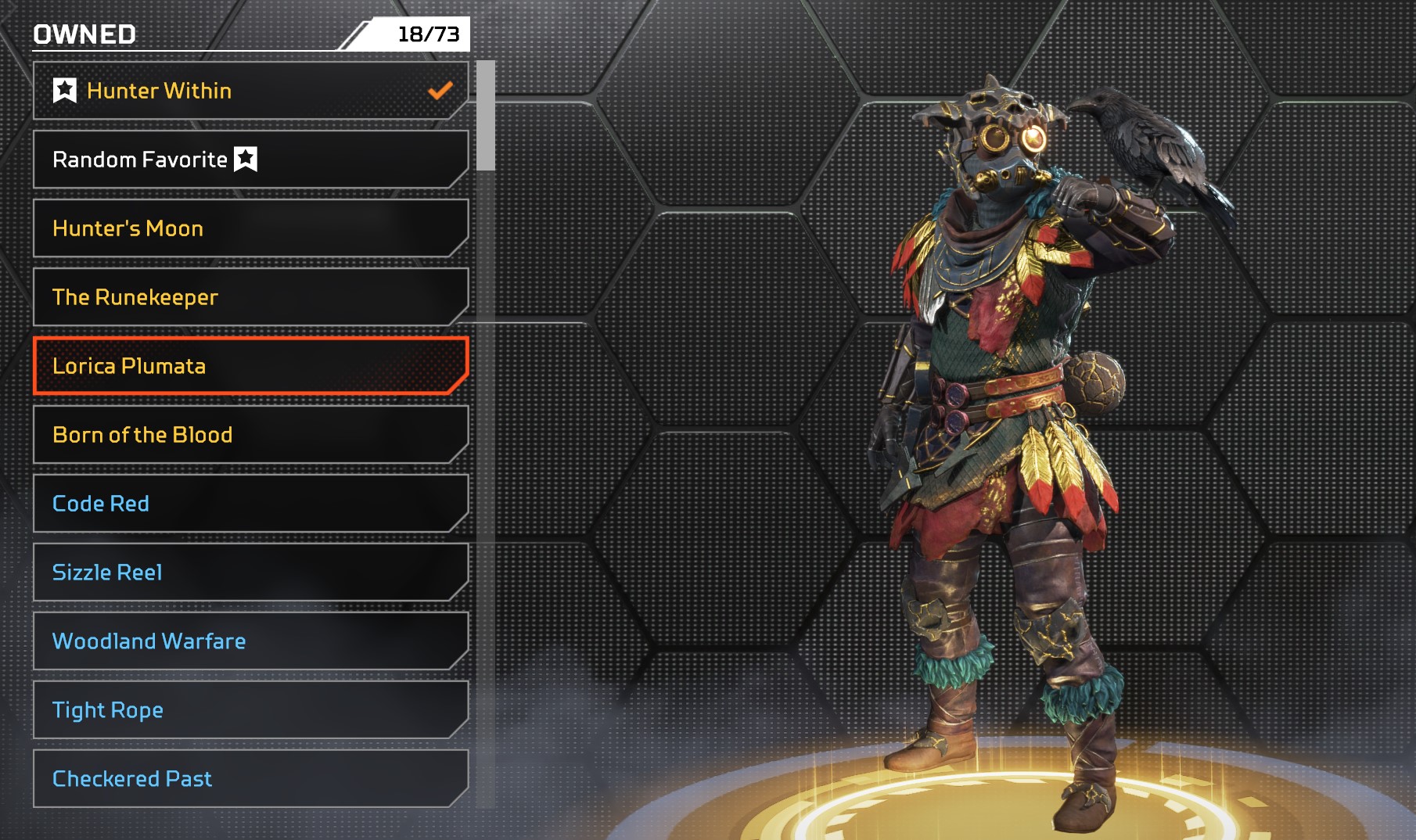This screenshot has height=840, width=1416.
Task: Click the skin list scrollbar handle
Action: tap(486, 116)
